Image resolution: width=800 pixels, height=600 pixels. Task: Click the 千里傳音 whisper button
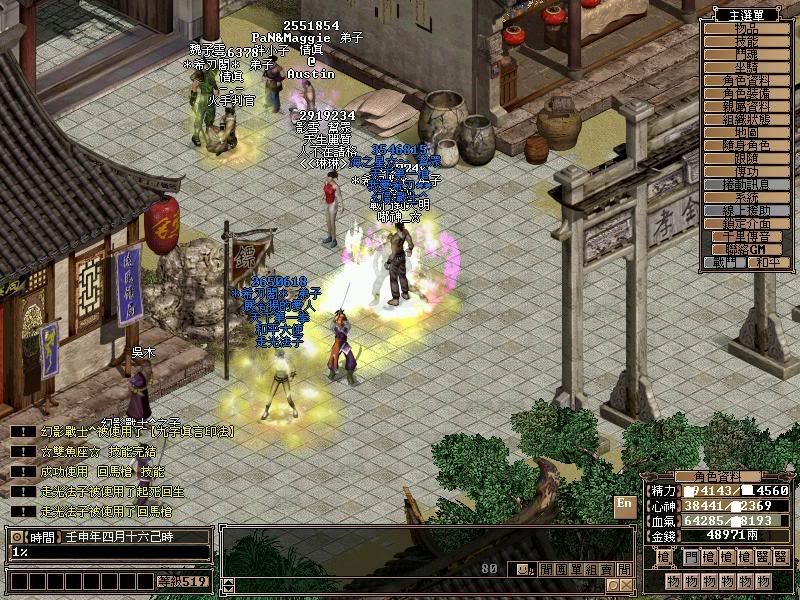tap(746, 237)
